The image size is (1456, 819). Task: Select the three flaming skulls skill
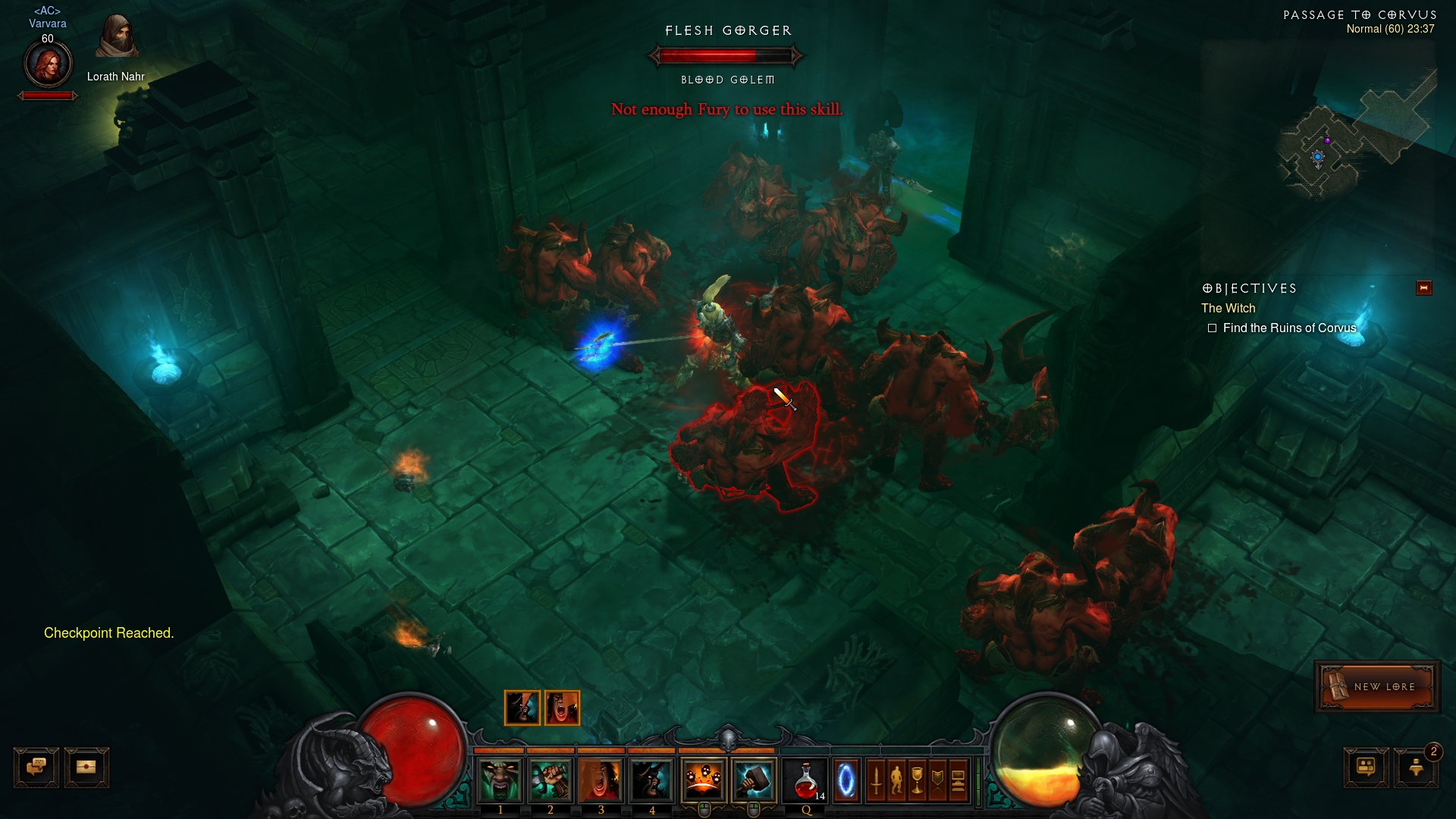point(704,780)
